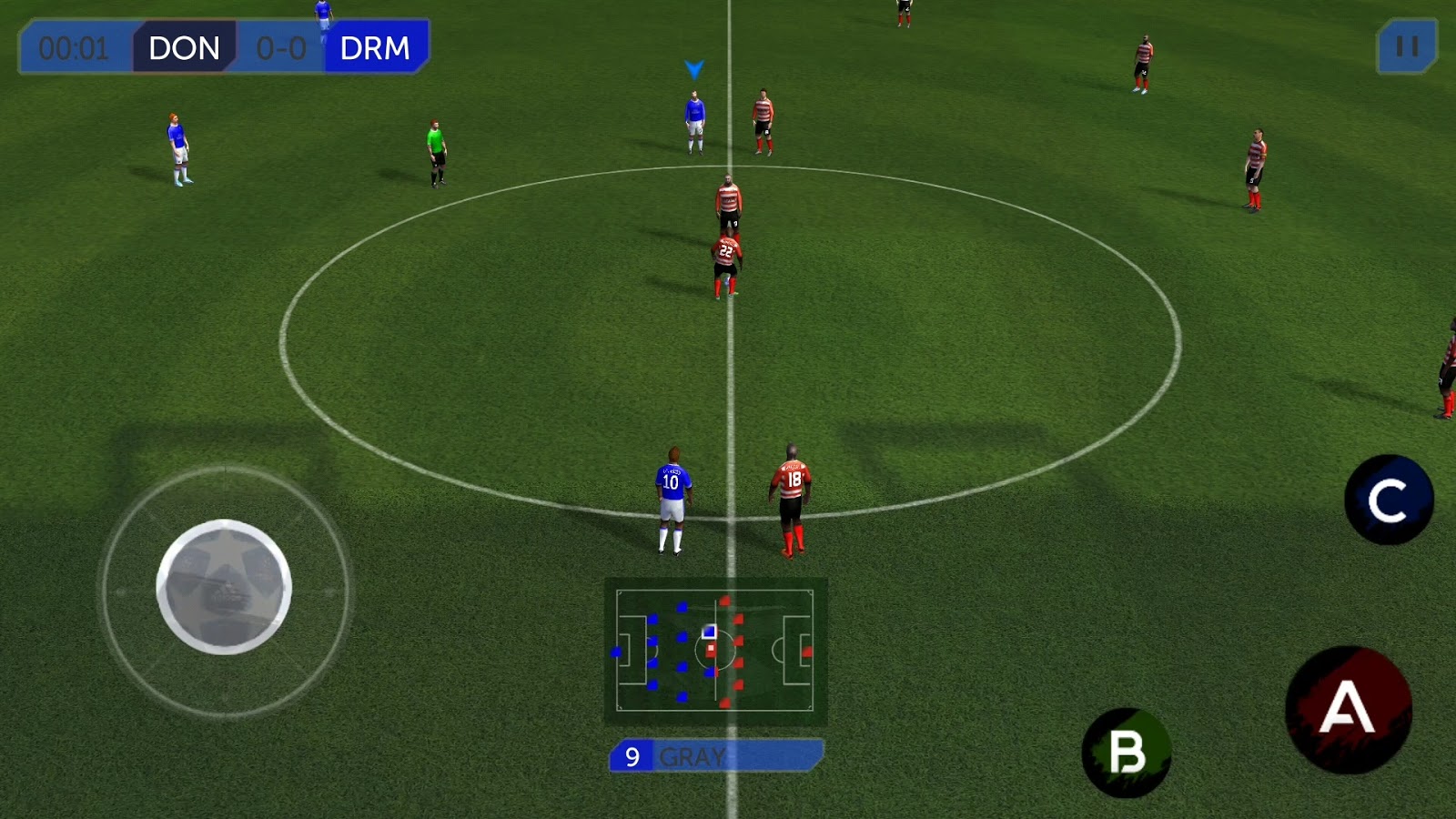
Task: Tap the A shoot button
Action: (x=1346, y=709)
